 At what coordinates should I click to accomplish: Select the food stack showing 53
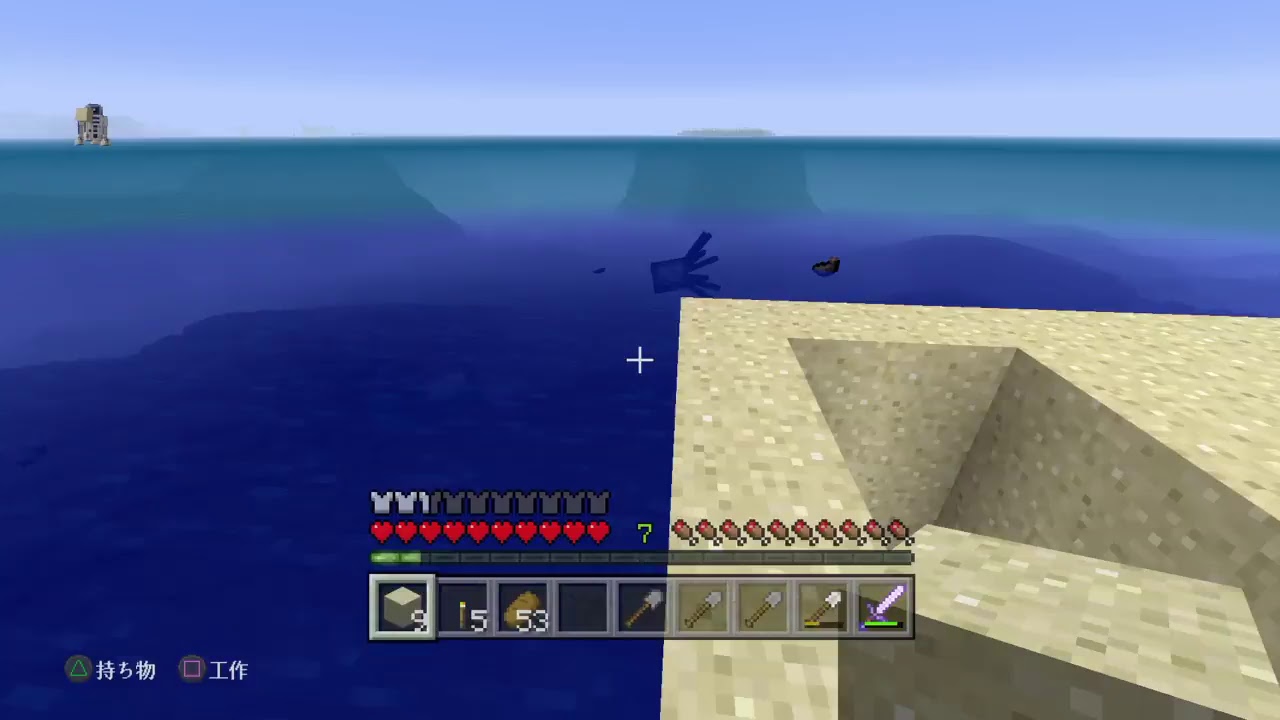pyautogui.click(x=523, y=605)
